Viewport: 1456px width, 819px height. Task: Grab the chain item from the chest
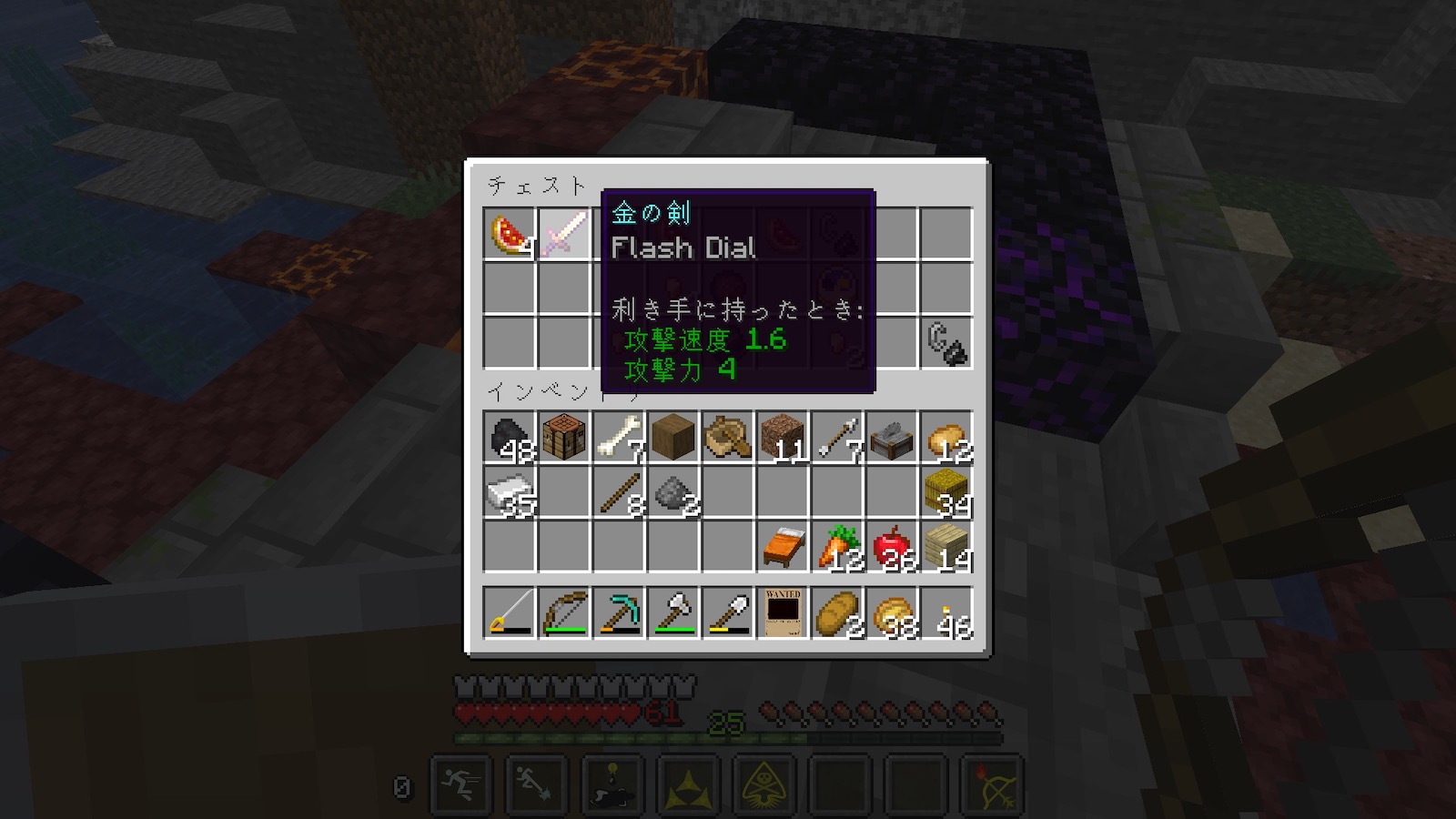pyautogui.click(x=946, y=343)
